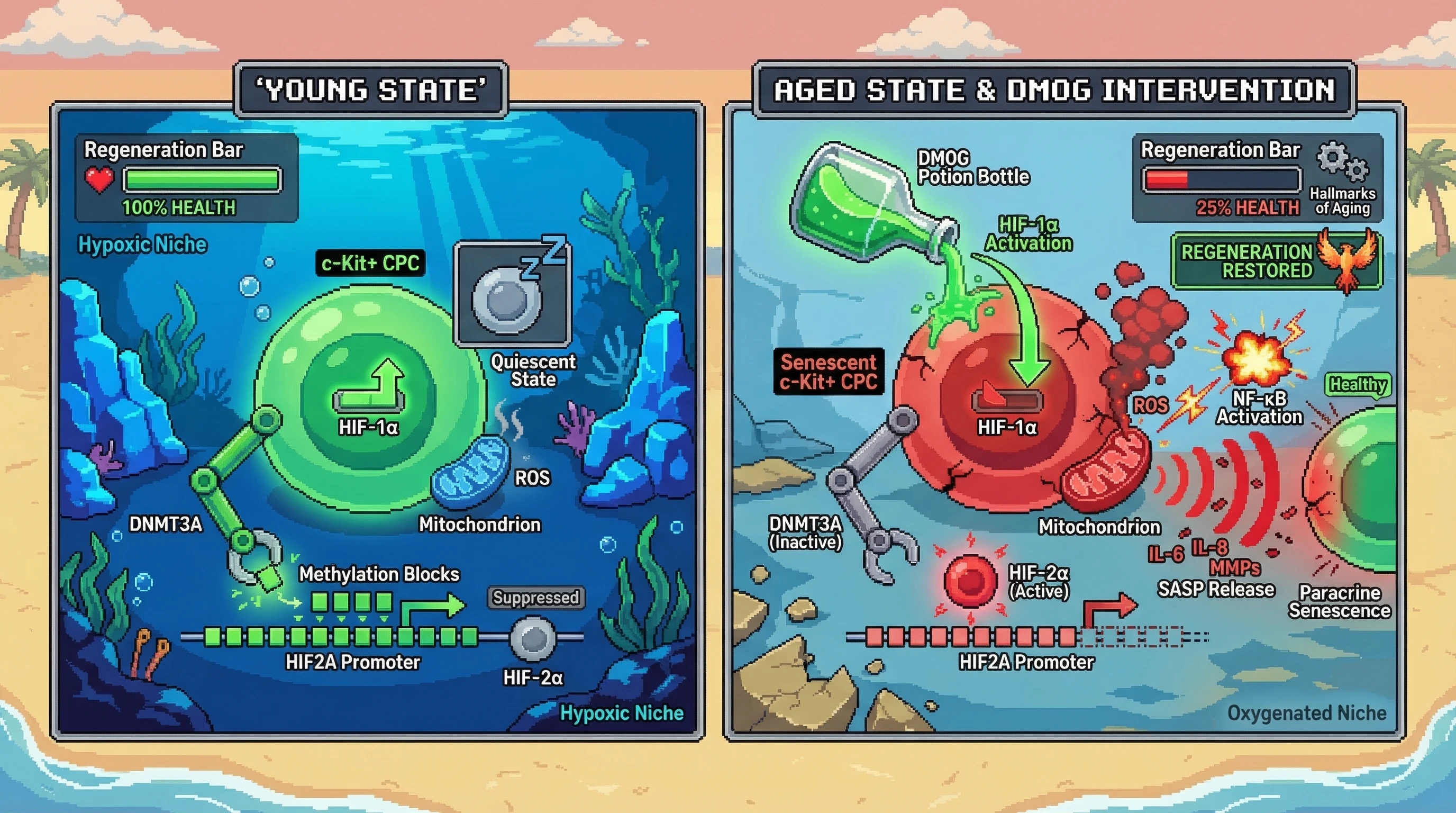1456x813 pixels.
Task: Select the Quiescent State sleeping icon
Action: [x=513, y=293]
